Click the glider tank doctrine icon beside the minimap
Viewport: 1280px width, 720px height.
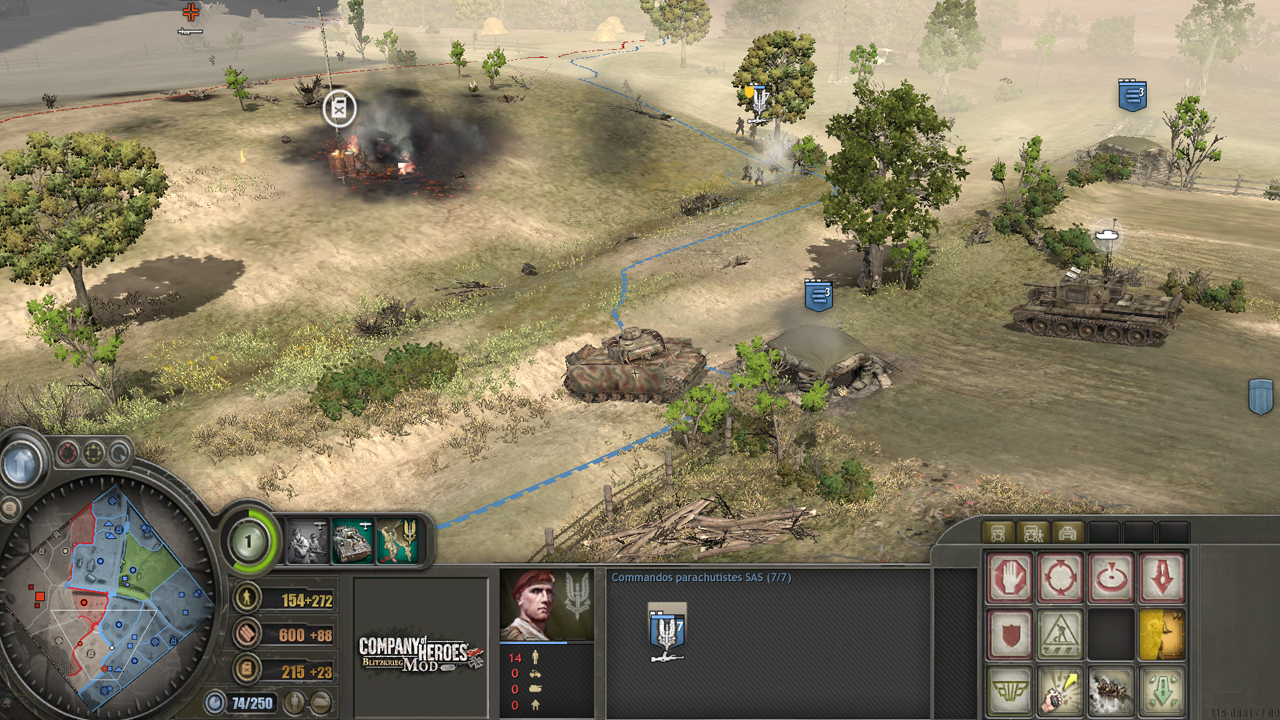[350, 542]
